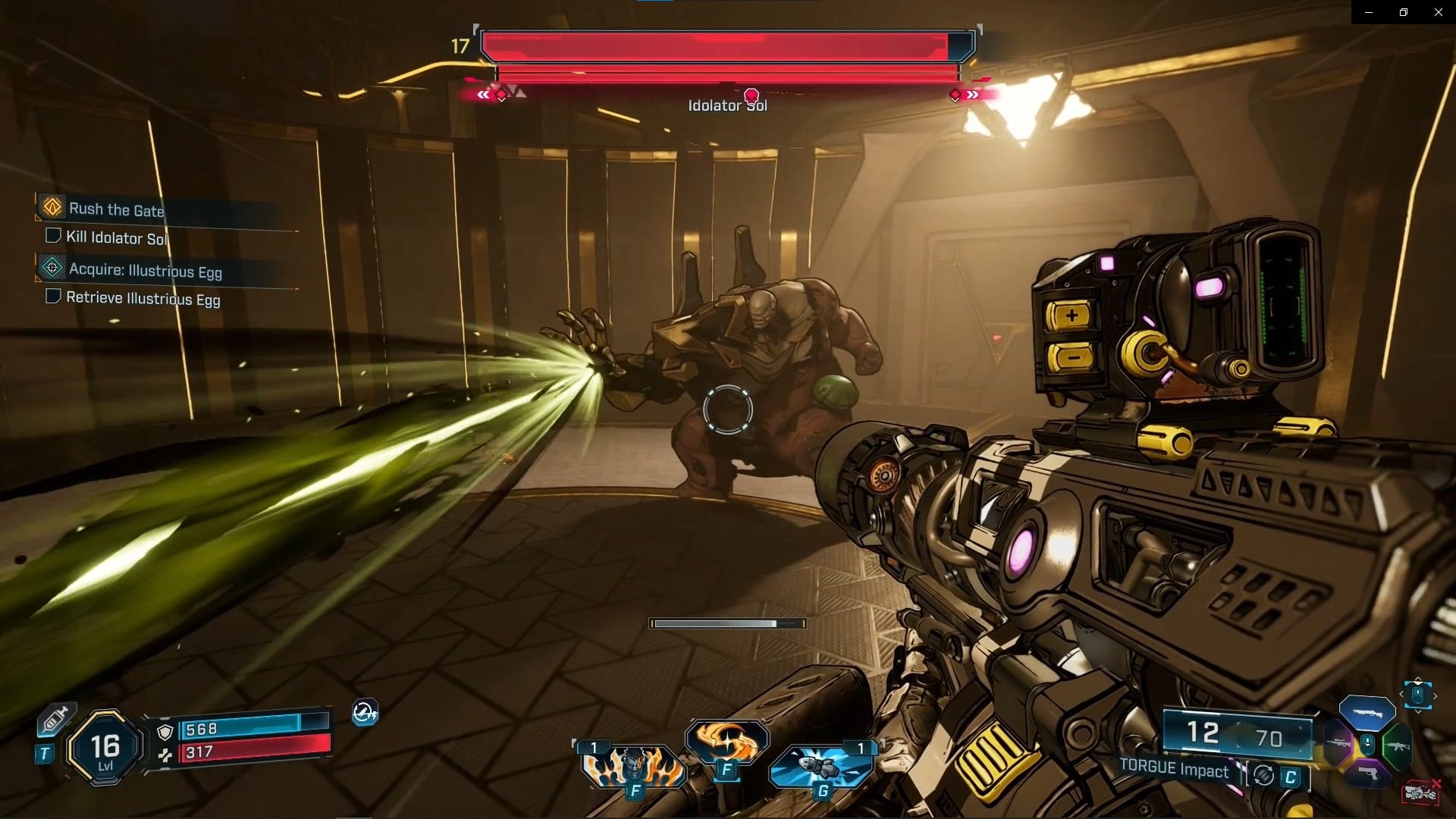Trigger the orange fire swirl ability
Screen dimensions: 1456x819
coord(726,742)
